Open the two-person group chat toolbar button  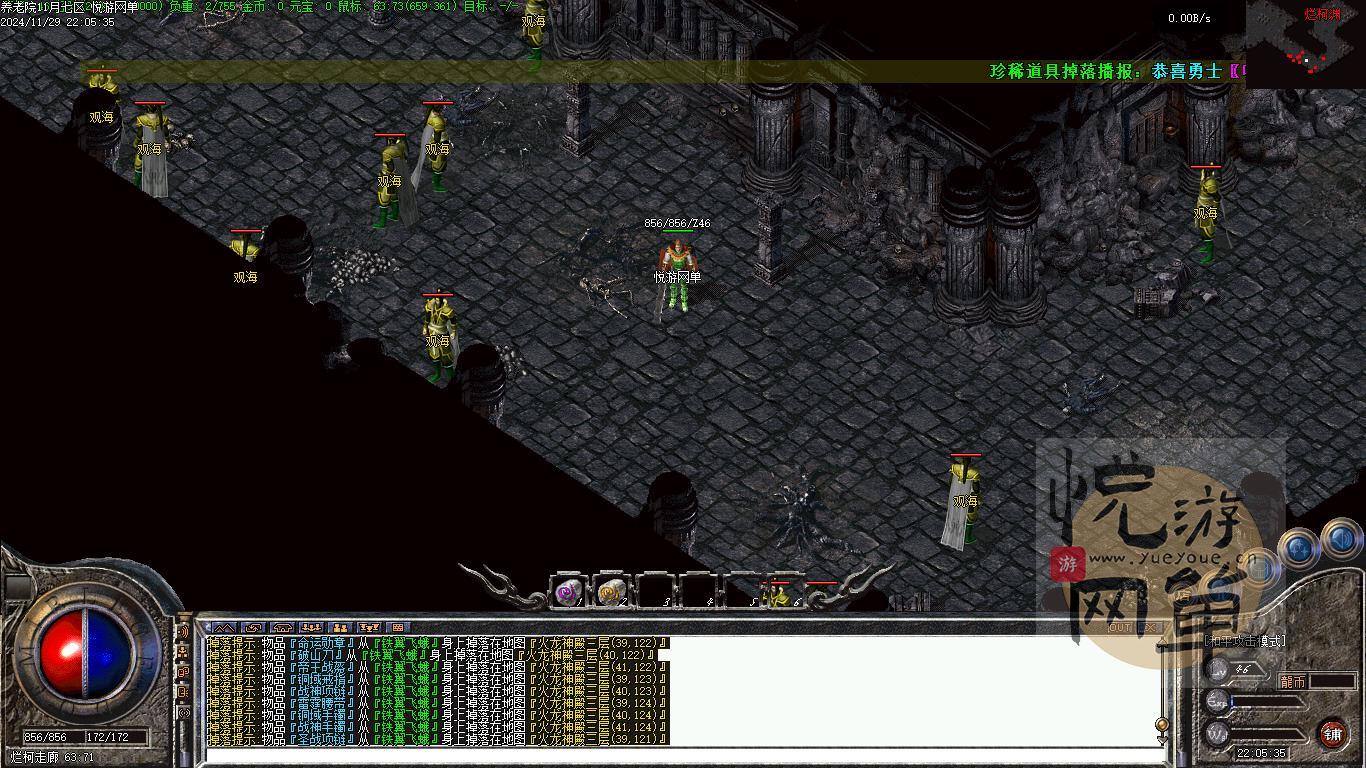[x=340, y=628]
